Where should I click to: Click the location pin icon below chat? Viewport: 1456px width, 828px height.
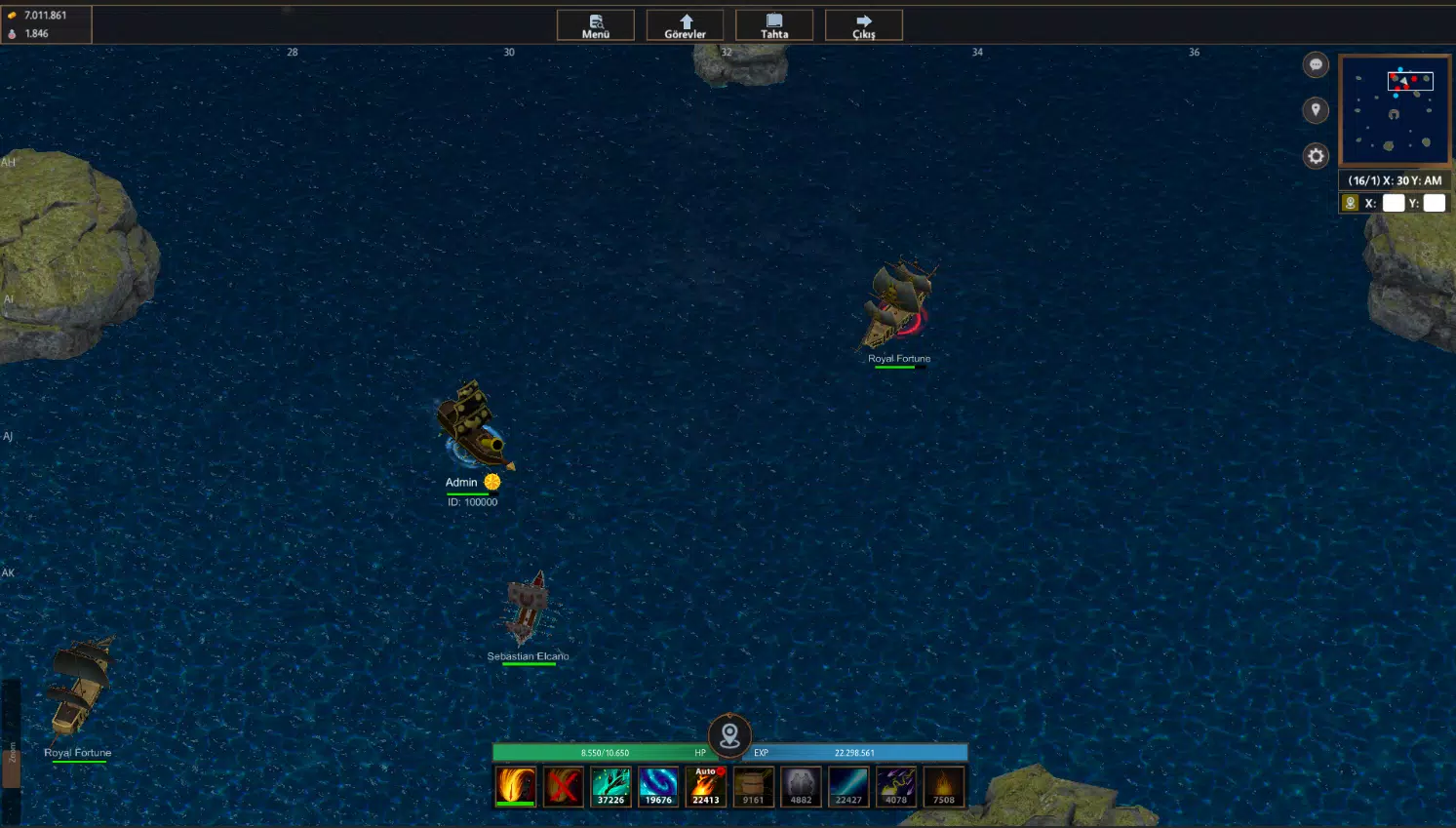tap(1316, 110)
